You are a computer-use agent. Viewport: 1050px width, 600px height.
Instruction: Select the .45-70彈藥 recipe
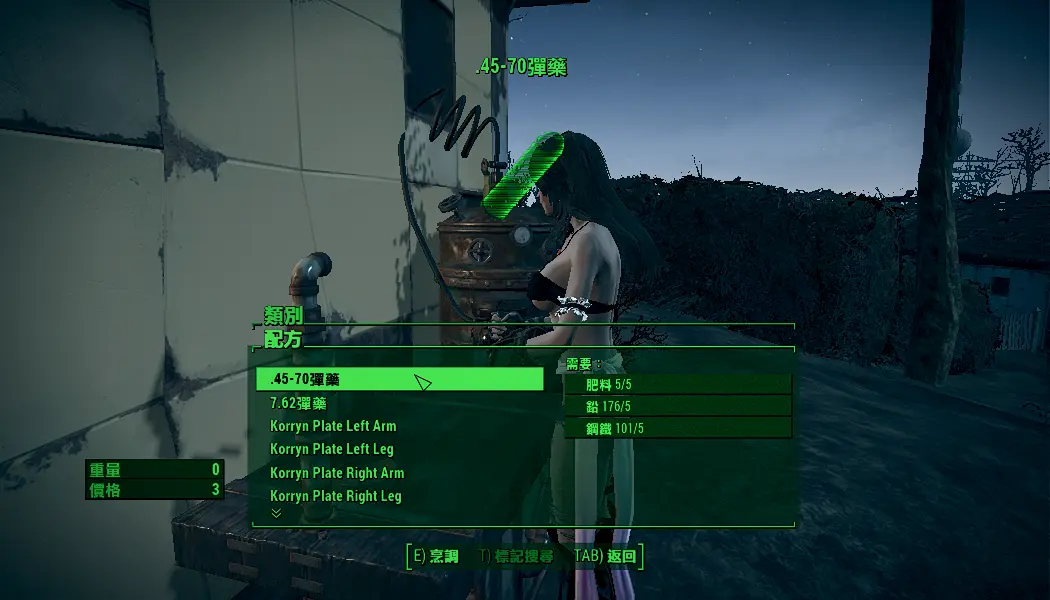click(400, 379)
